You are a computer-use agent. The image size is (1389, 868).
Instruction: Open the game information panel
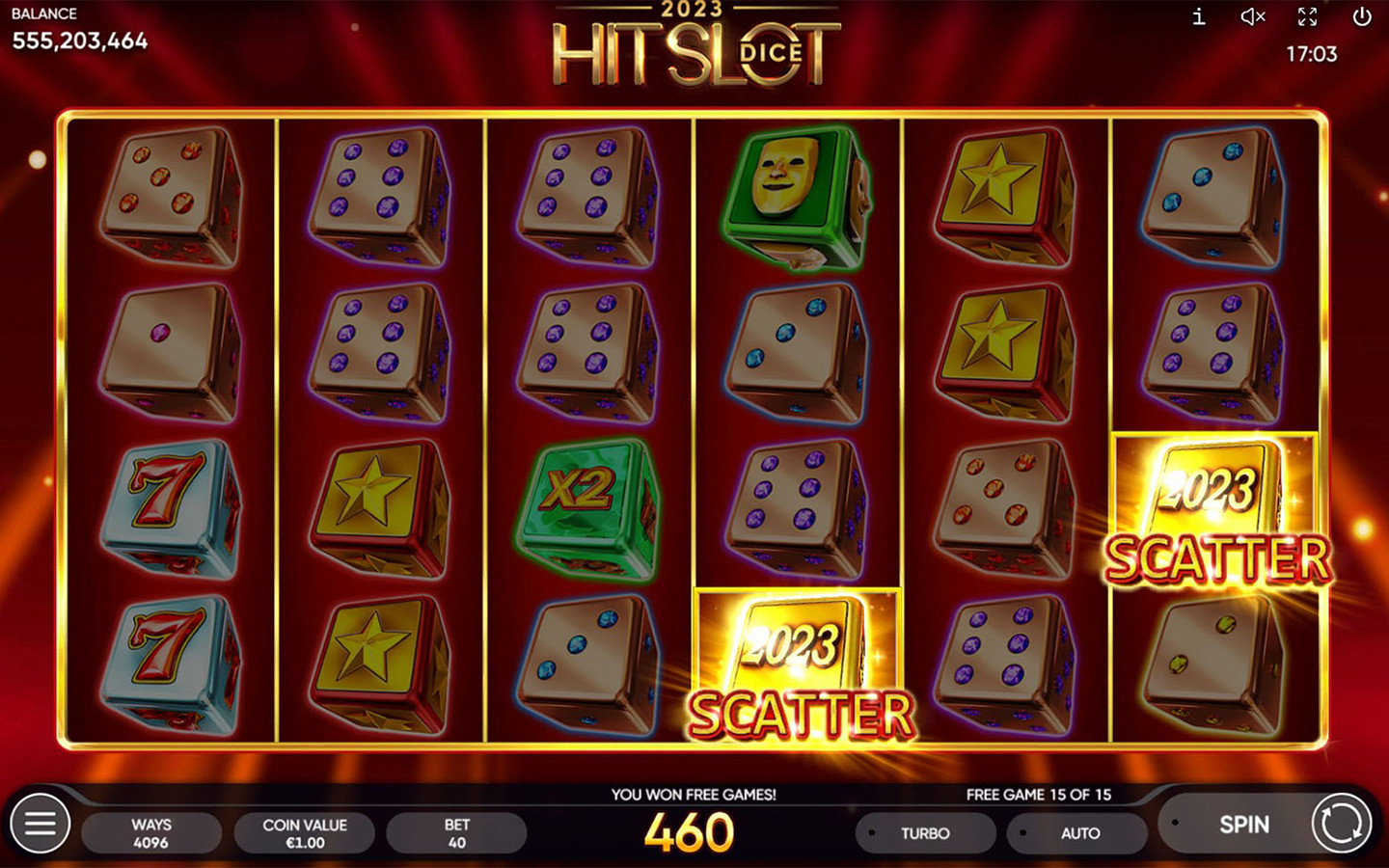pos(1199,16)
